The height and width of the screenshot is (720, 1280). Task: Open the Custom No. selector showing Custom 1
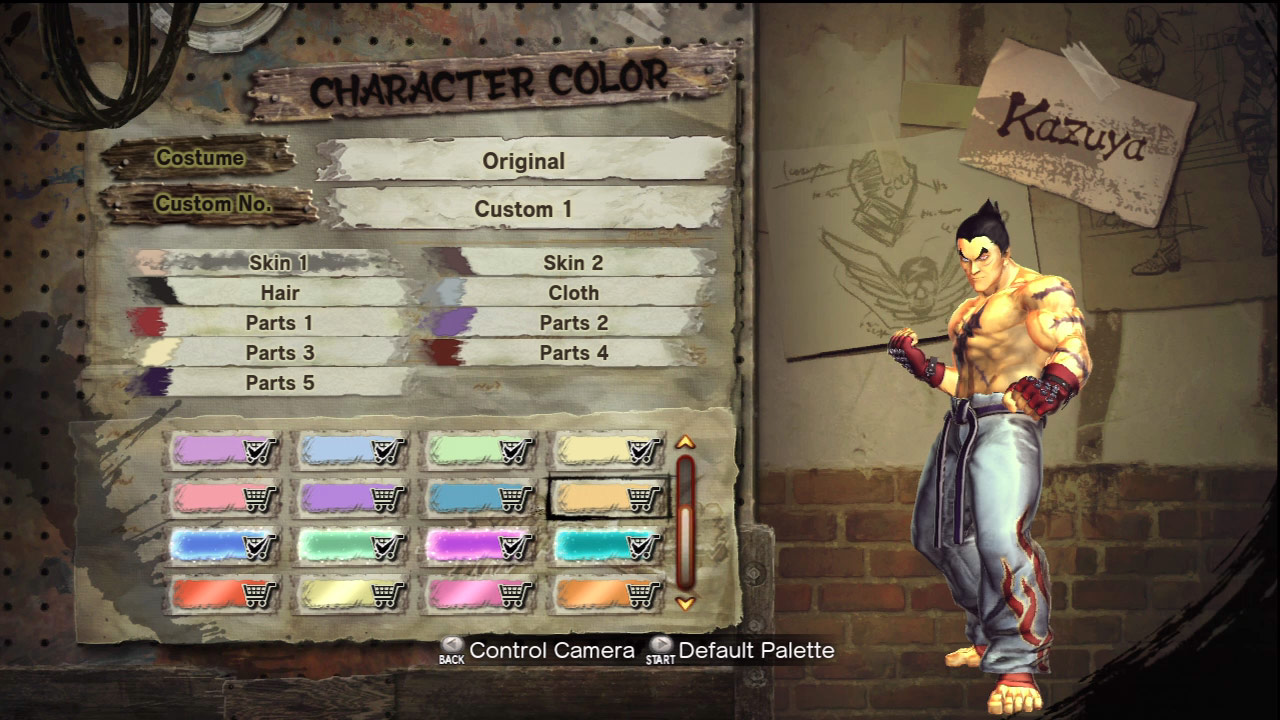525,209
